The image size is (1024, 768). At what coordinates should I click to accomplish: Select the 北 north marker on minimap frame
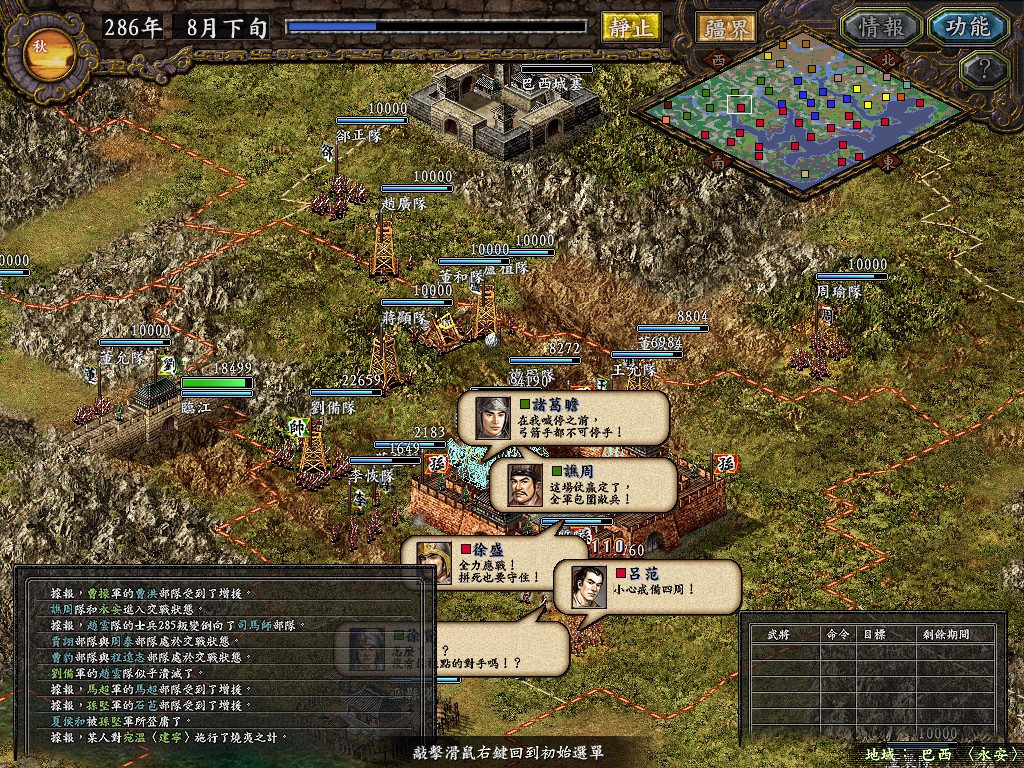point(884,59)
